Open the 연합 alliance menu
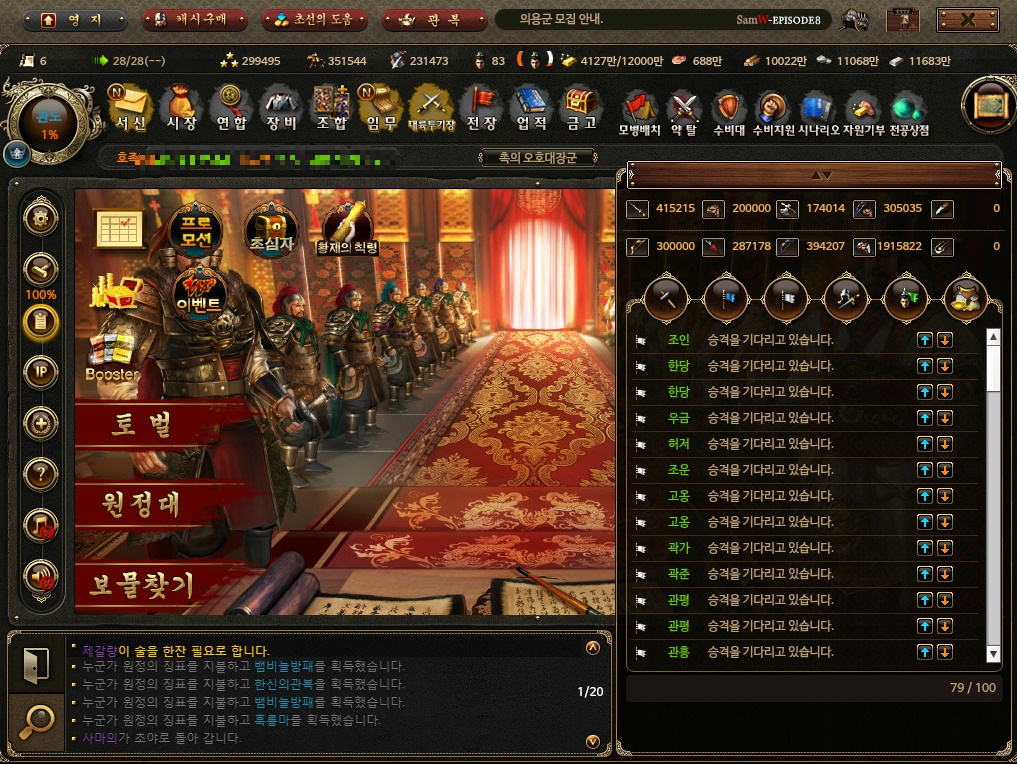 (232, 108)
